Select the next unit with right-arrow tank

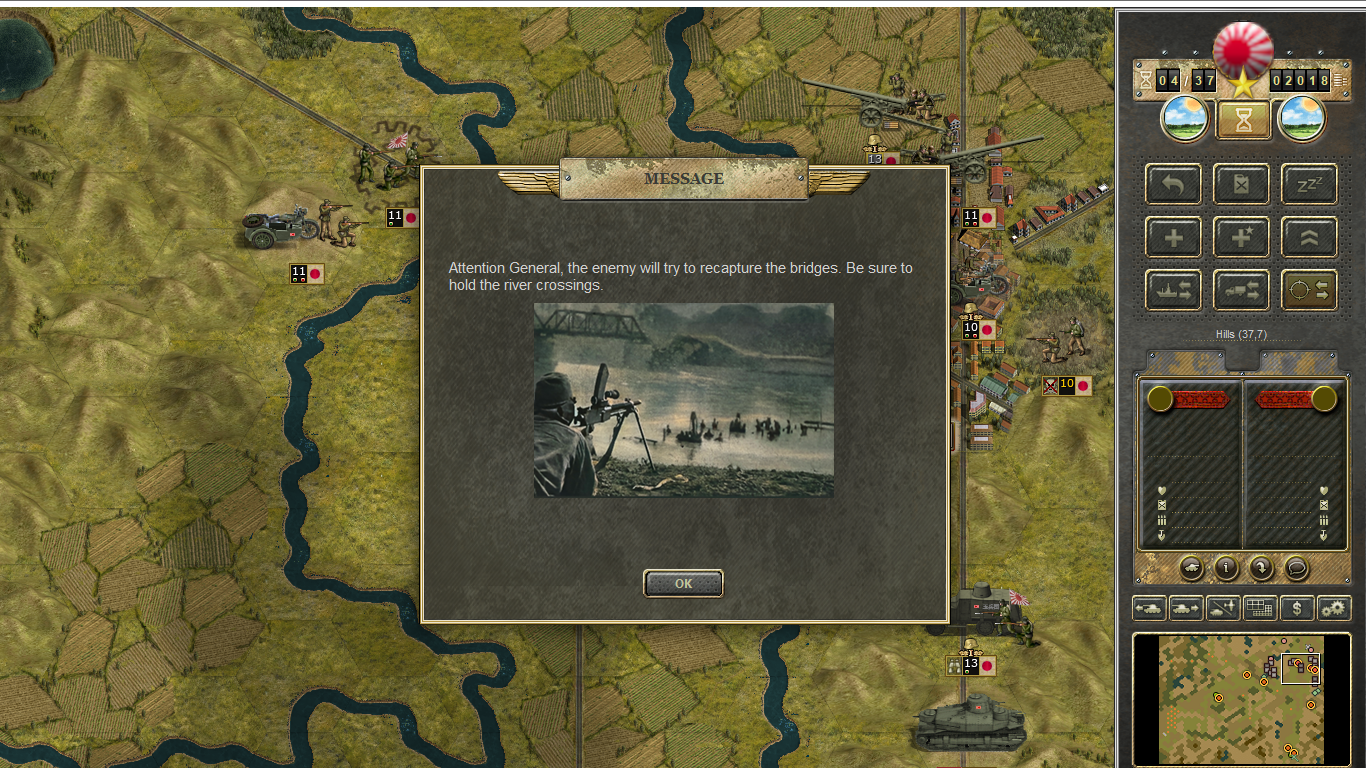click(1186, 607)
